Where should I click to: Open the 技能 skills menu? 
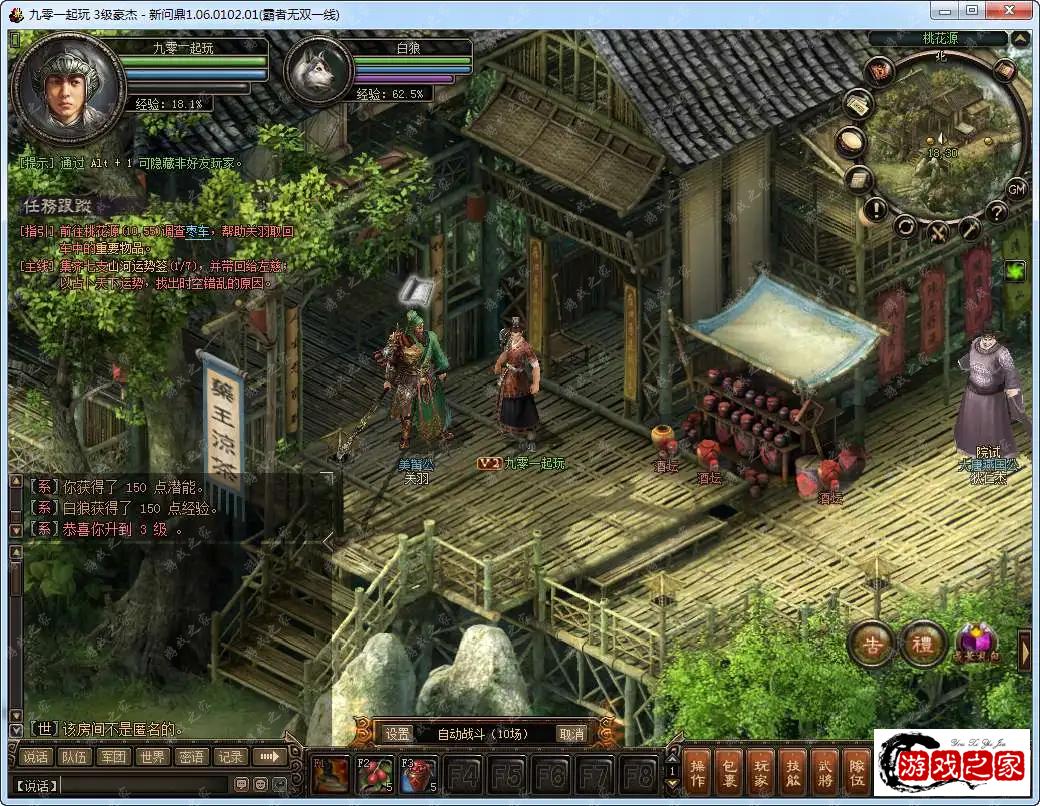(x=791, y=773)
